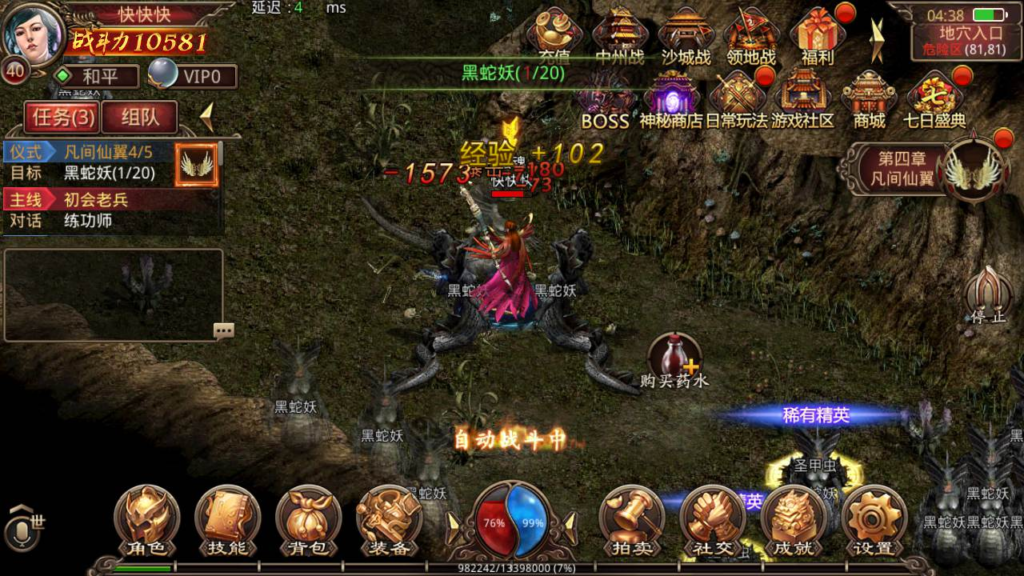Open the 七日盛典 seven-day event

click(934, 99)
